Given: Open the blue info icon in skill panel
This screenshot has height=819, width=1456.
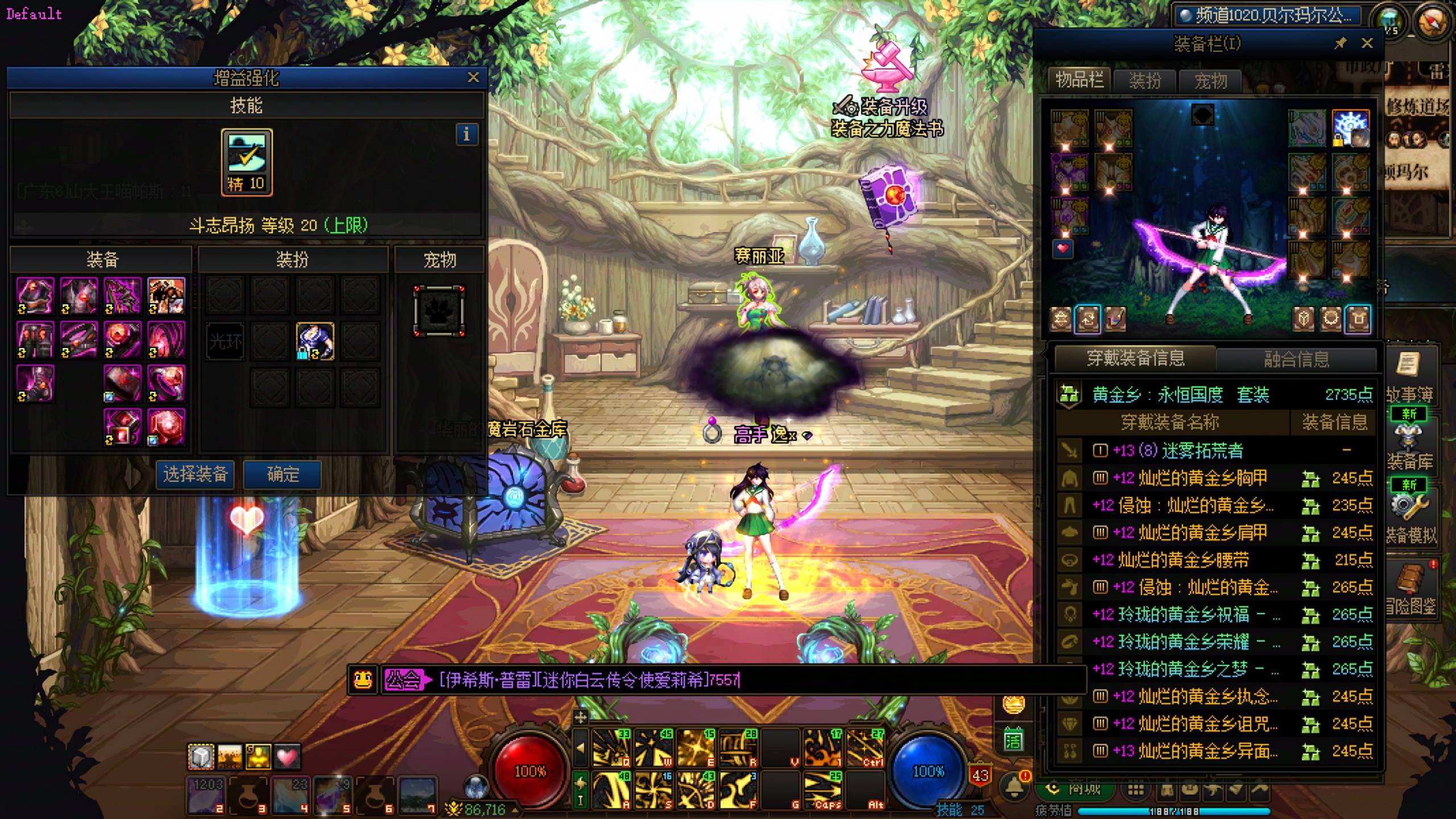Looking at the screenshot, I should coord(466,135).
